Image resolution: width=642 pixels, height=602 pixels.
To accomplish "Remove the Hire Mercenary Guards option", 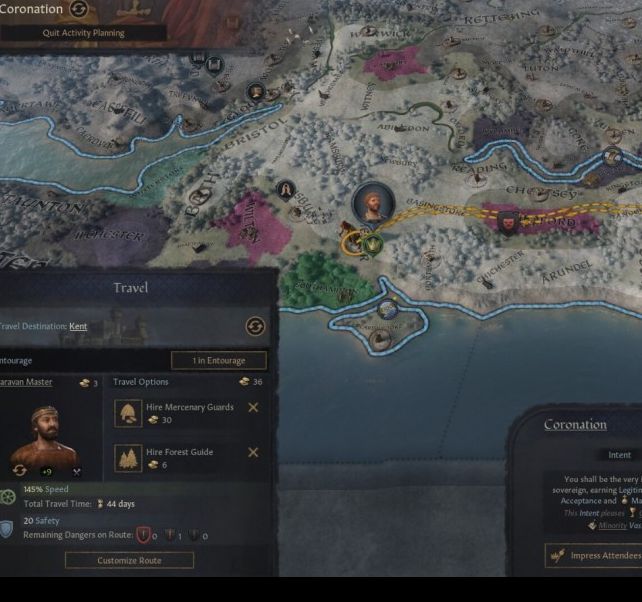I will point(253,407).
